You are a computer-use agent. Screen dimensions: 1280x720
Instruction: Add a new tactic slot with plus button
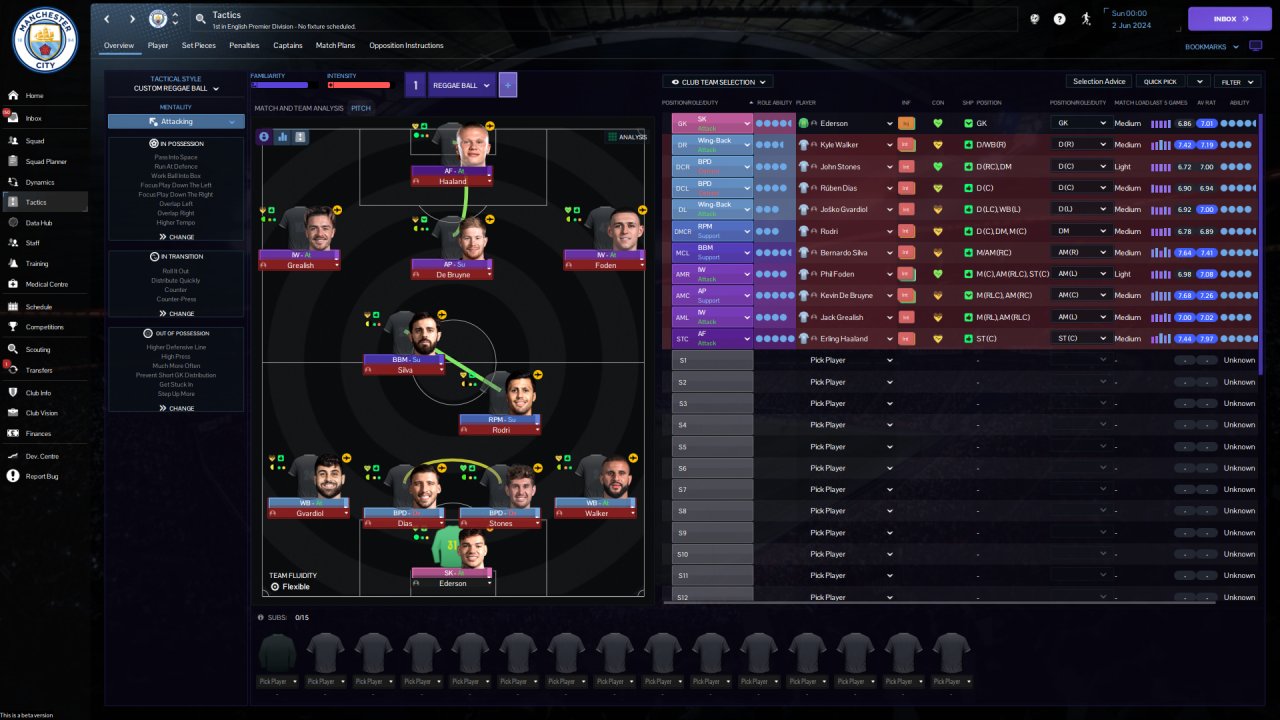click(508, 86)
